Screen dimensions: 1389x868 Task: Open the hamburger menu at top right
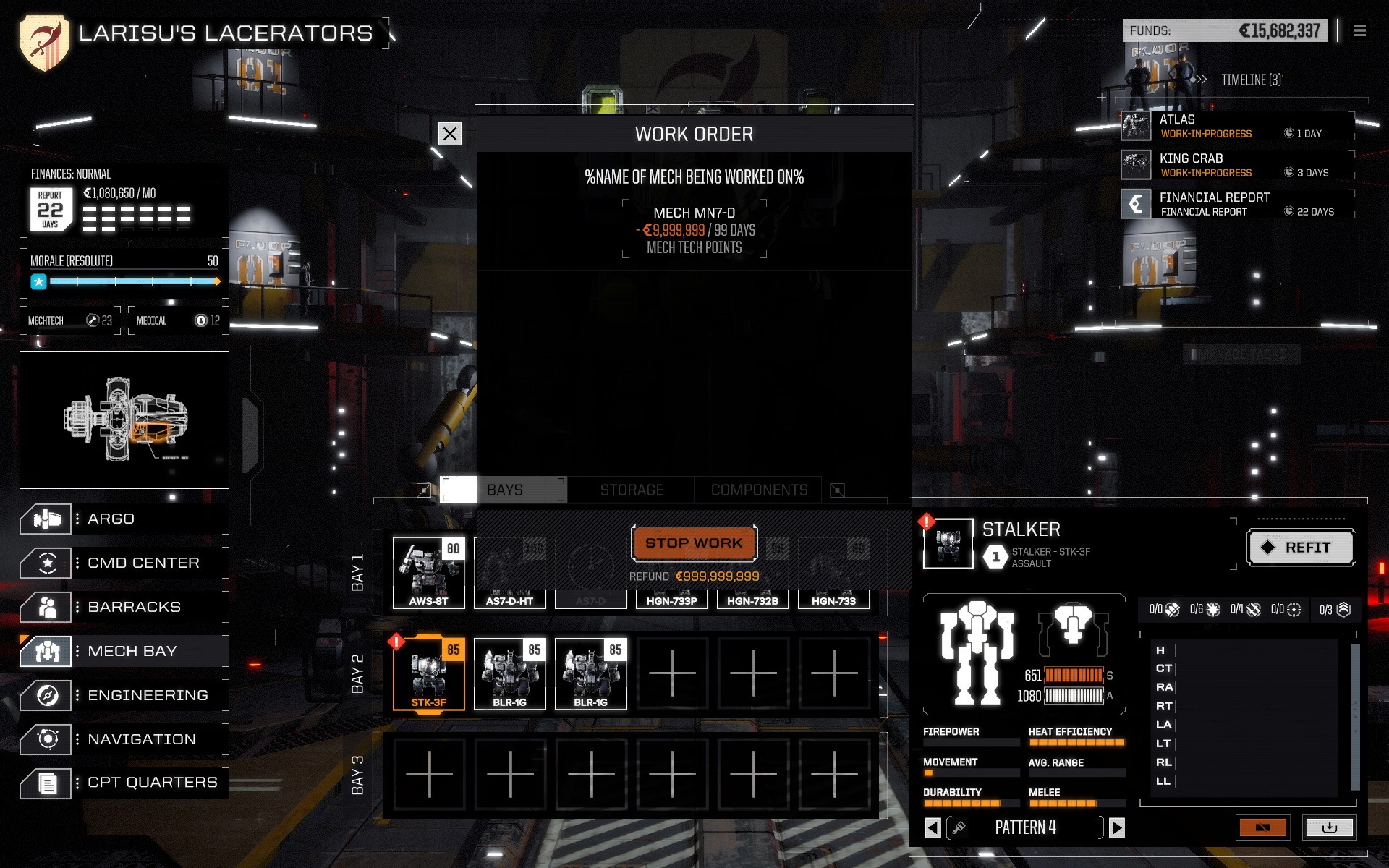(1362, 30)
